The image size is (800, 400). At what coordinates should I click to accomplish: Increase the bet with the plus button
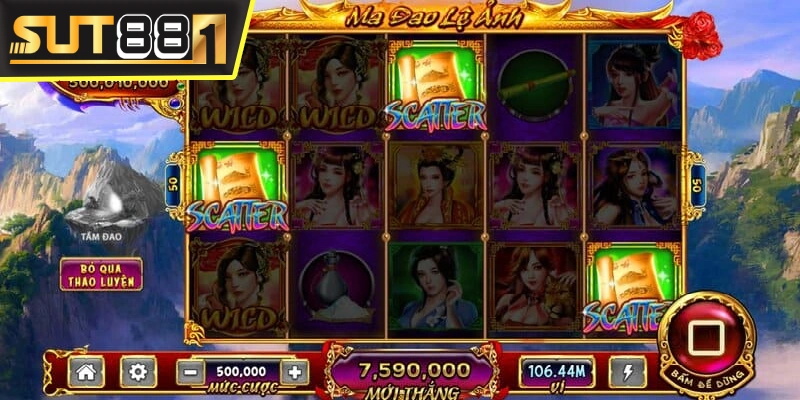click(x=293, y=372)
